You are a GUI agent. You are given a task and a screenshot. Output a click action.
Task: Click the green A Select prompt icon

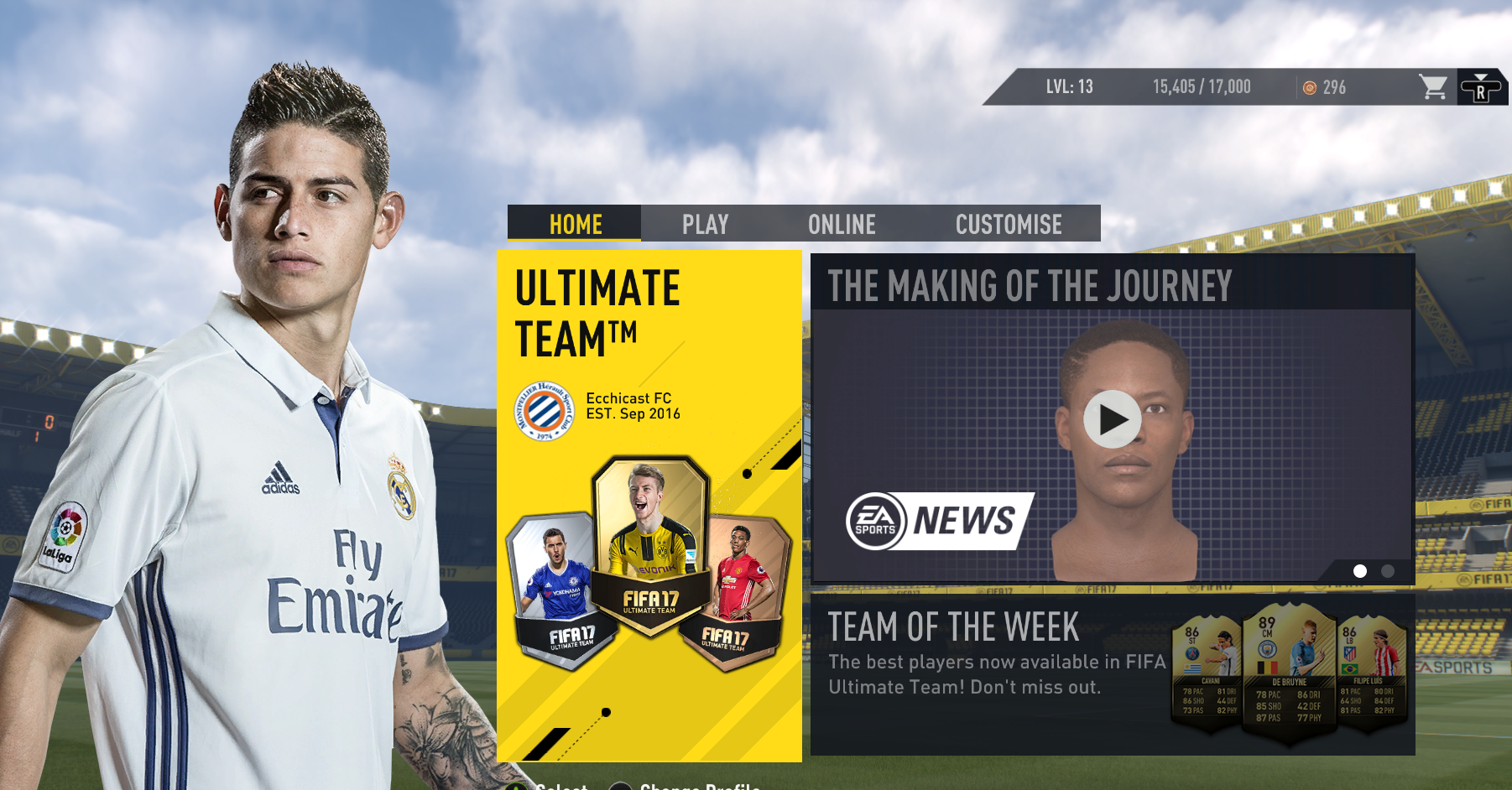pyautogui.click(x=516, y=787)
